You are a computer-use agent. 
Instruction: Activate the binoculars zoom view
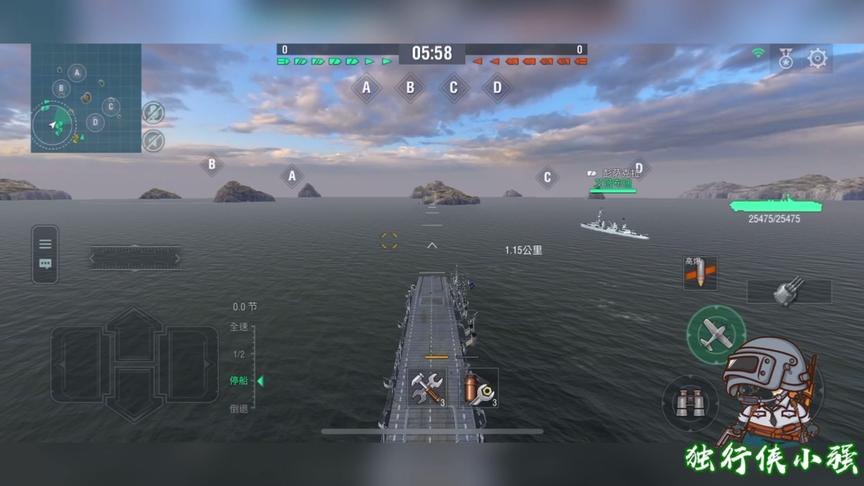690,404
